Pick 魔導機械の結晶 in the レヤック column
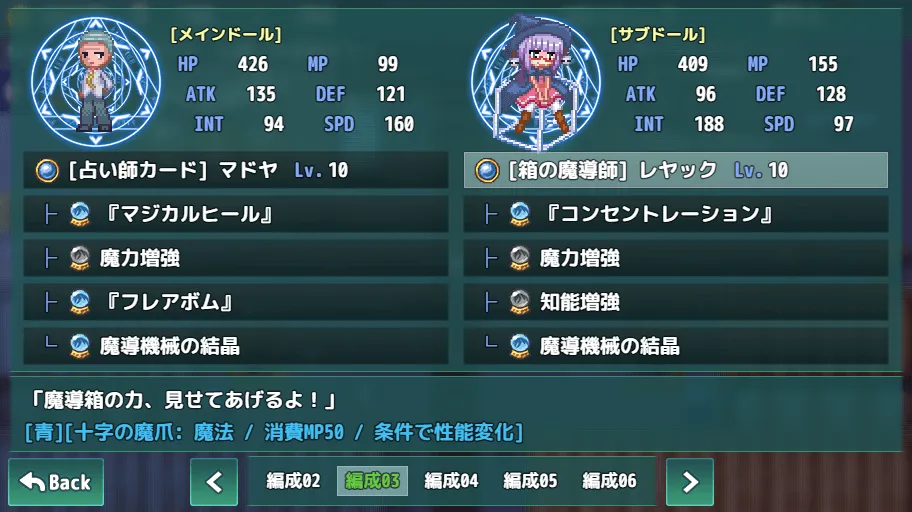Screen dimensions: 912x512 [x=676, y=346]
